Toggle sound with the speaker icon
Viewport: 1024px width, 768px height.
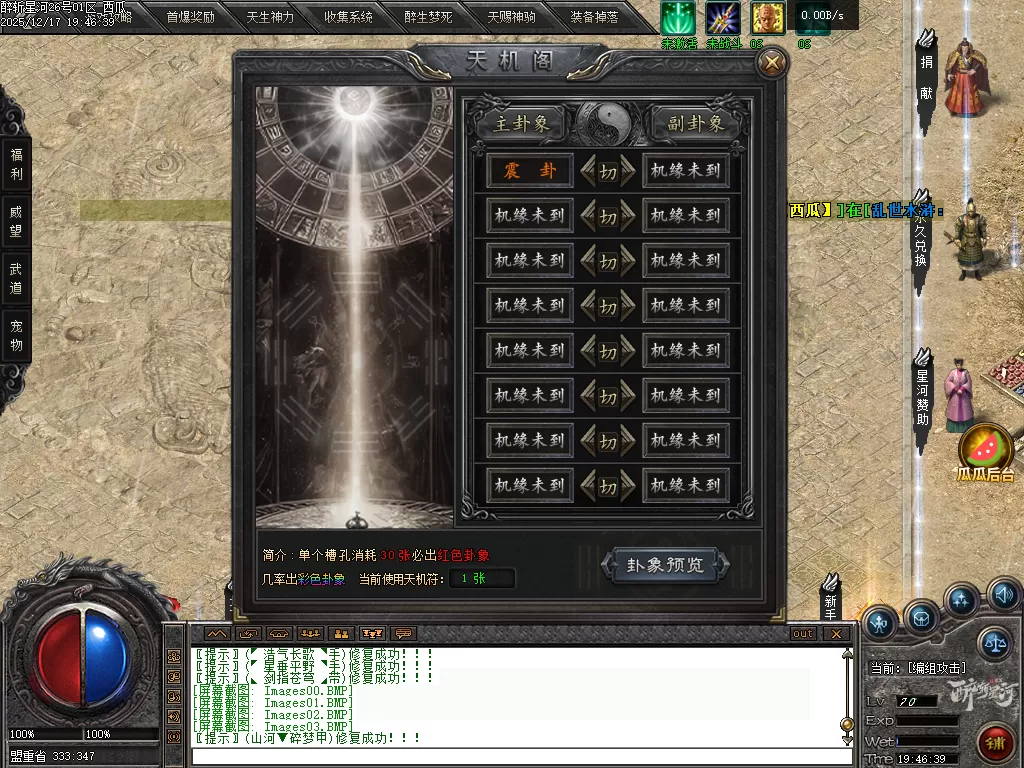[1004, 596]
